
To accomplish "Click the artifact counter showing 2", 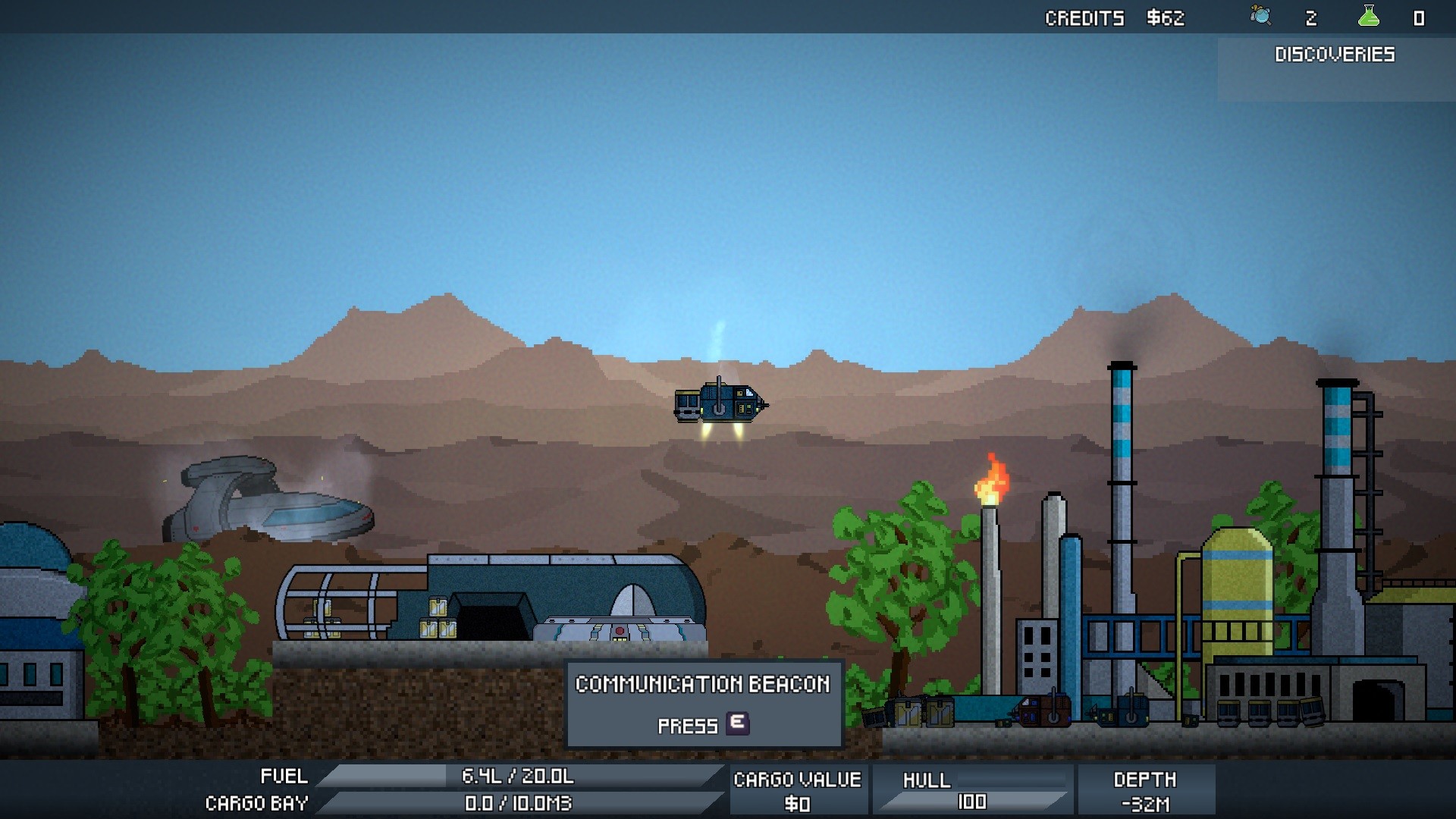I will [1310, 17].
